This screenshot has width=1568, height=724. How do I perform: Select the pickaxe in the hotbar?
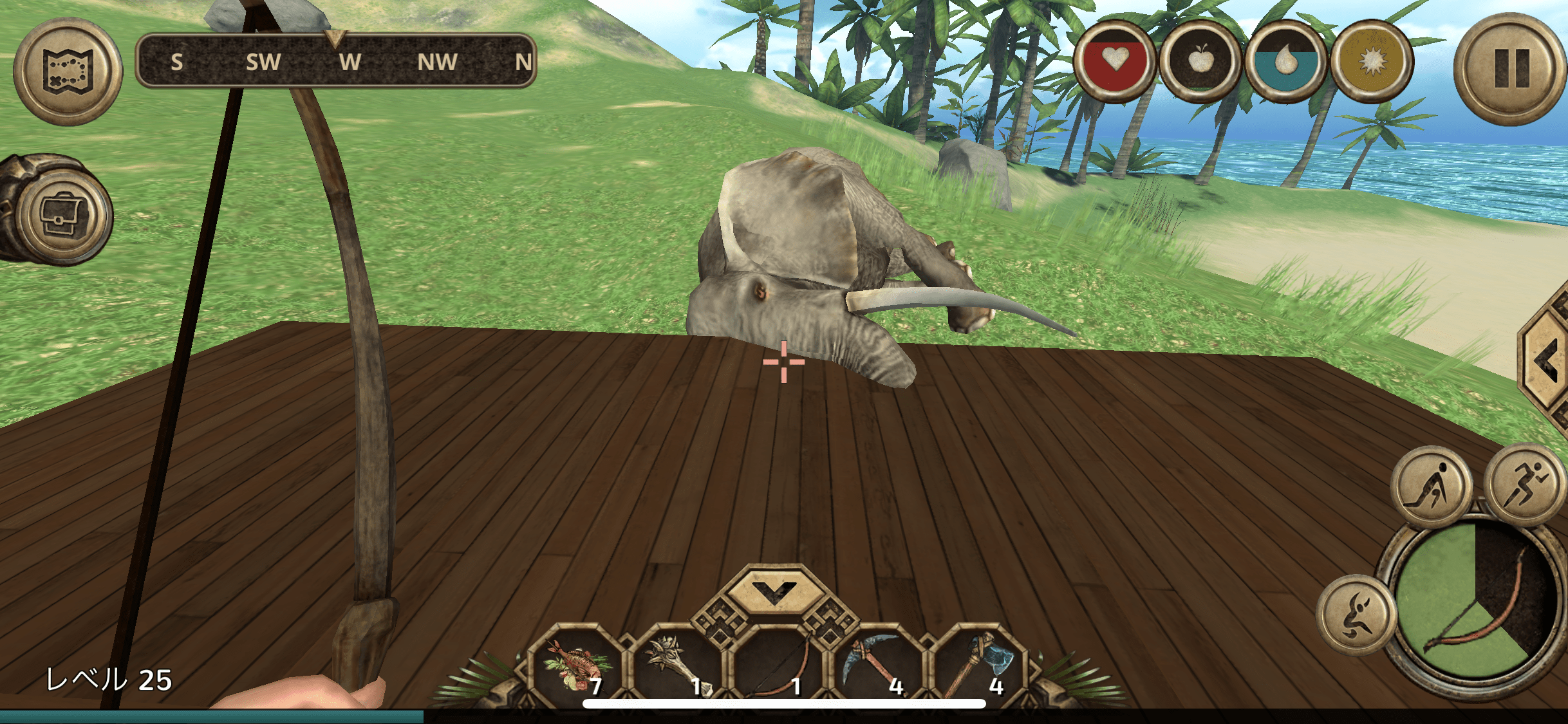click(x=878, y=668)
